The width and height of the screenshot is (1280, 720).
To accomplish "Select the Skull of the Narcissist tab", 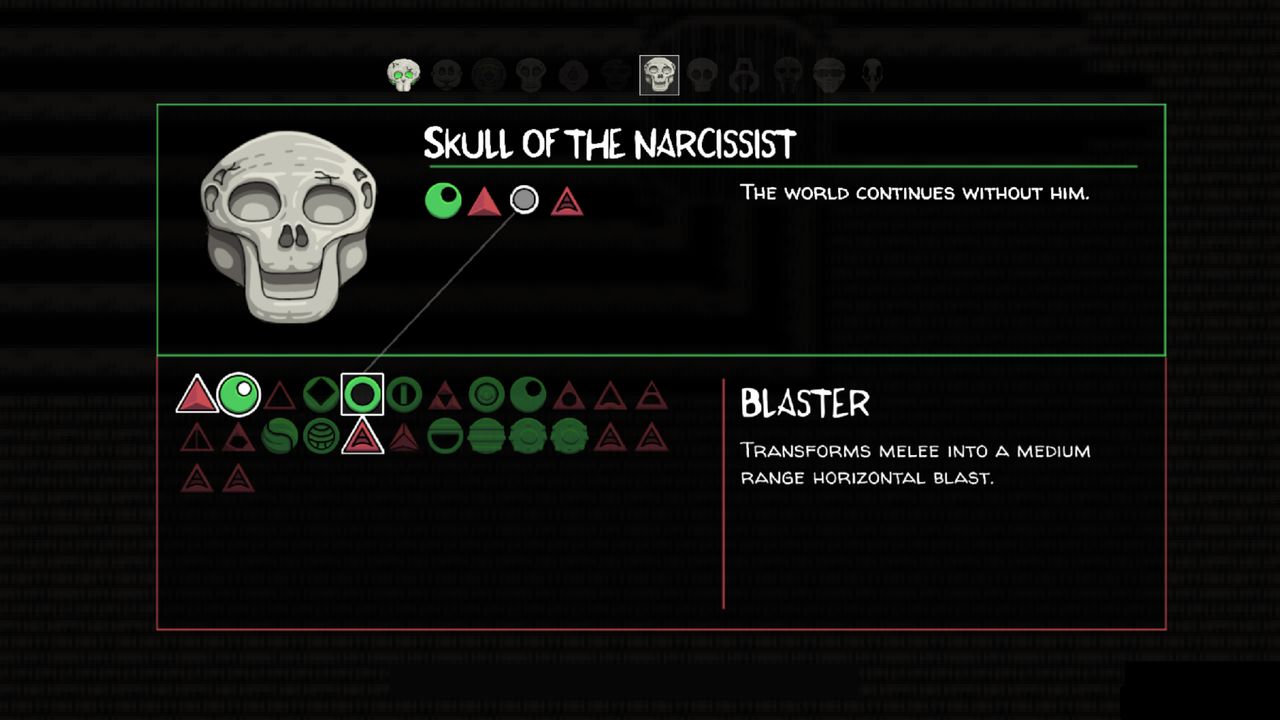I will click(657, 74).
